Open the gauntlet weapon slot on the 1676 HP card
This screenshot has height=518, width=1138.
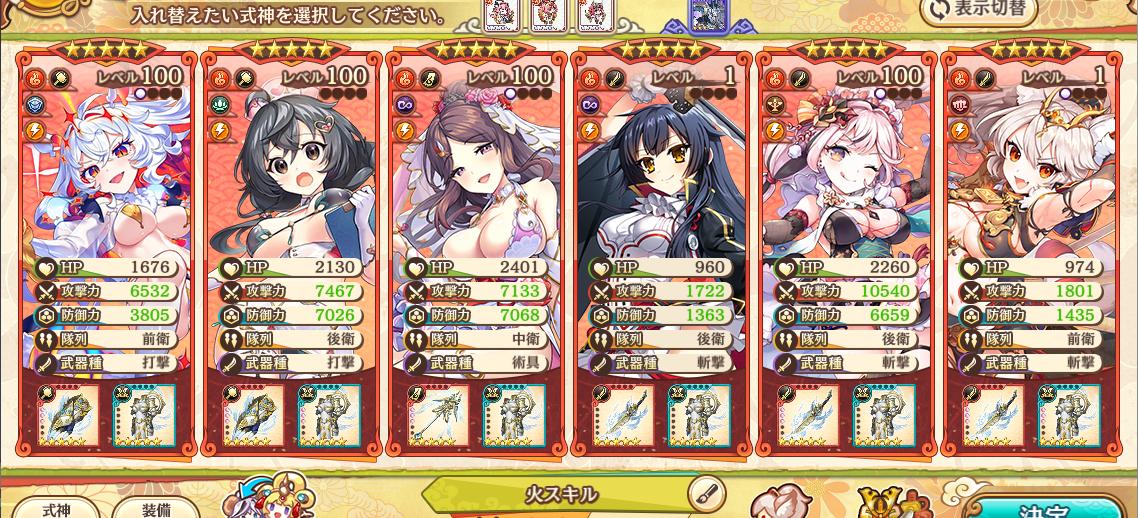[69, 415]
